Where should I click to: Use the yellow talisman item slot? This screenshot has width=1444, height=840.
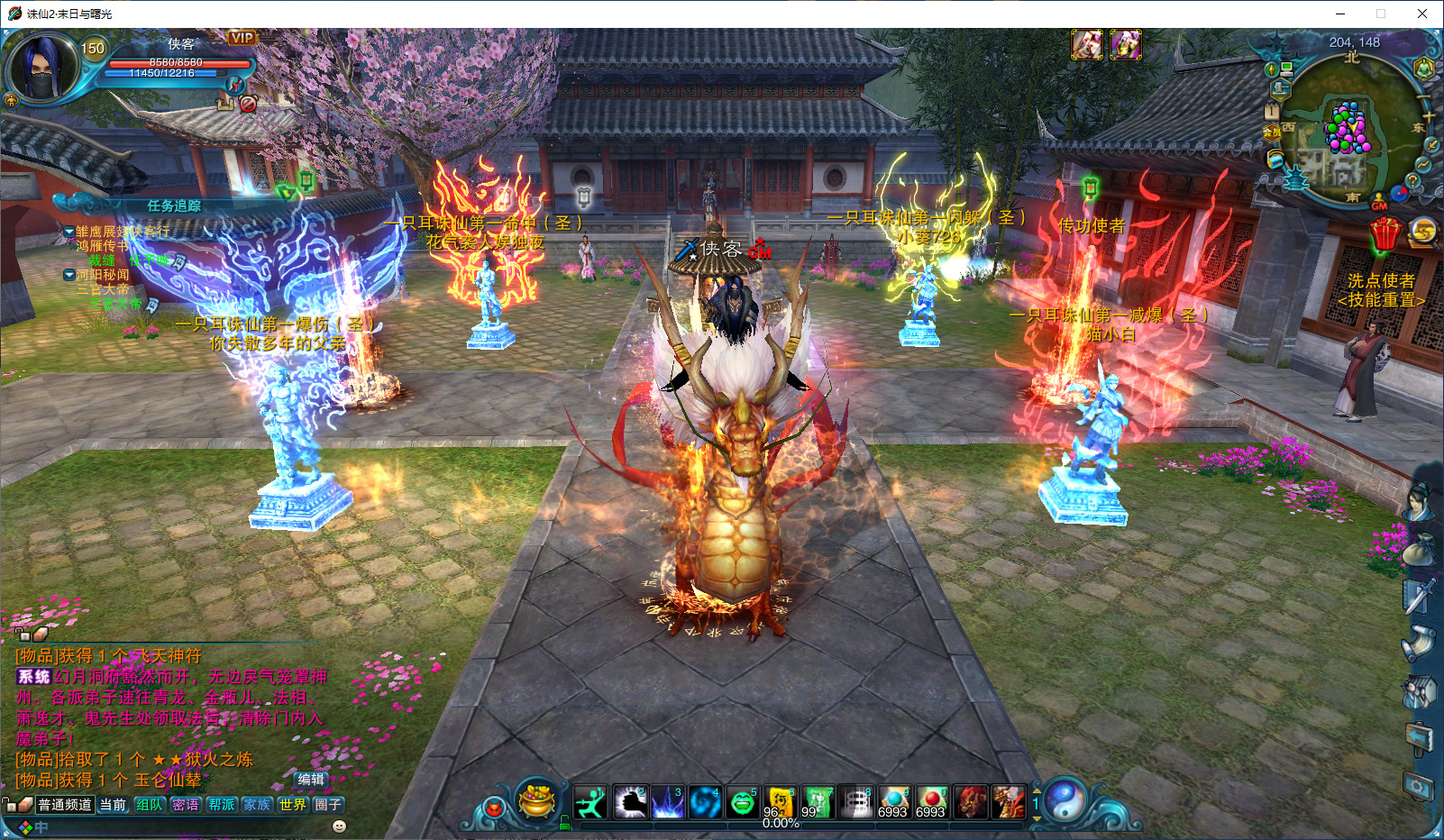click(780, 802)
